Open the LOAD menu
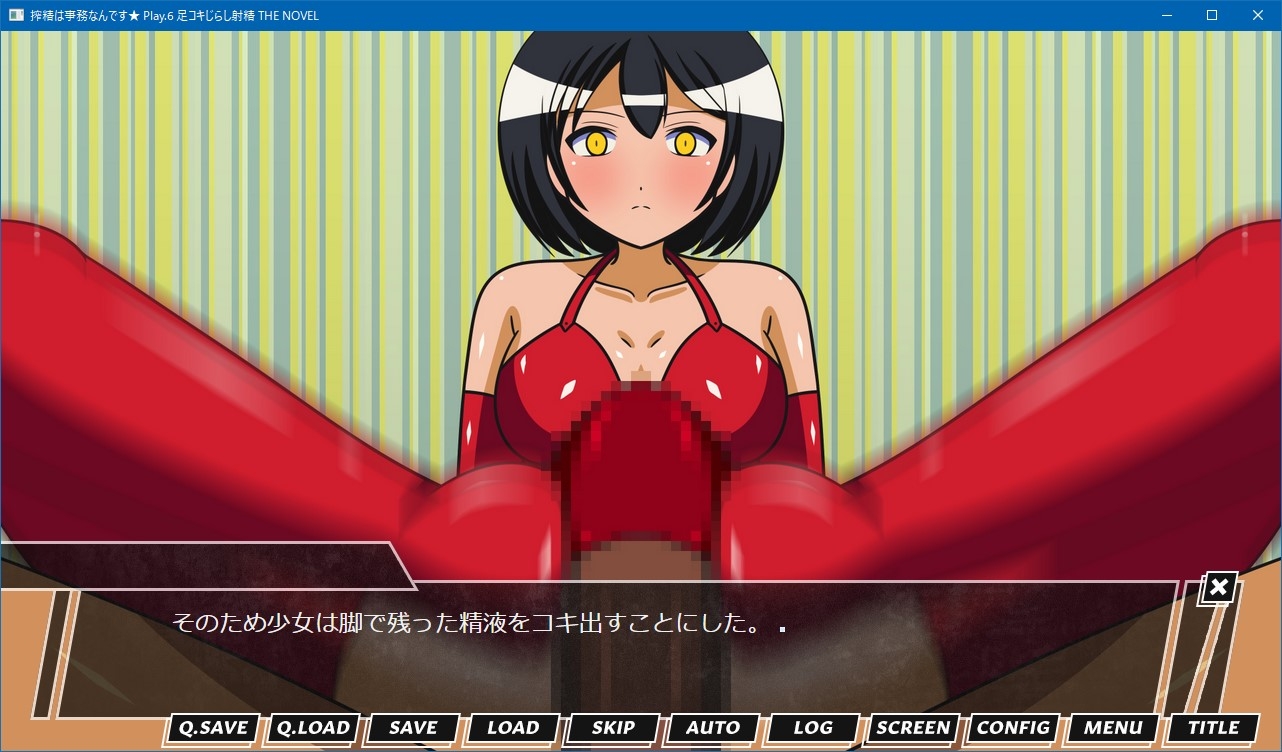The width and height of the screenshot is (1282, 752). 513,728
